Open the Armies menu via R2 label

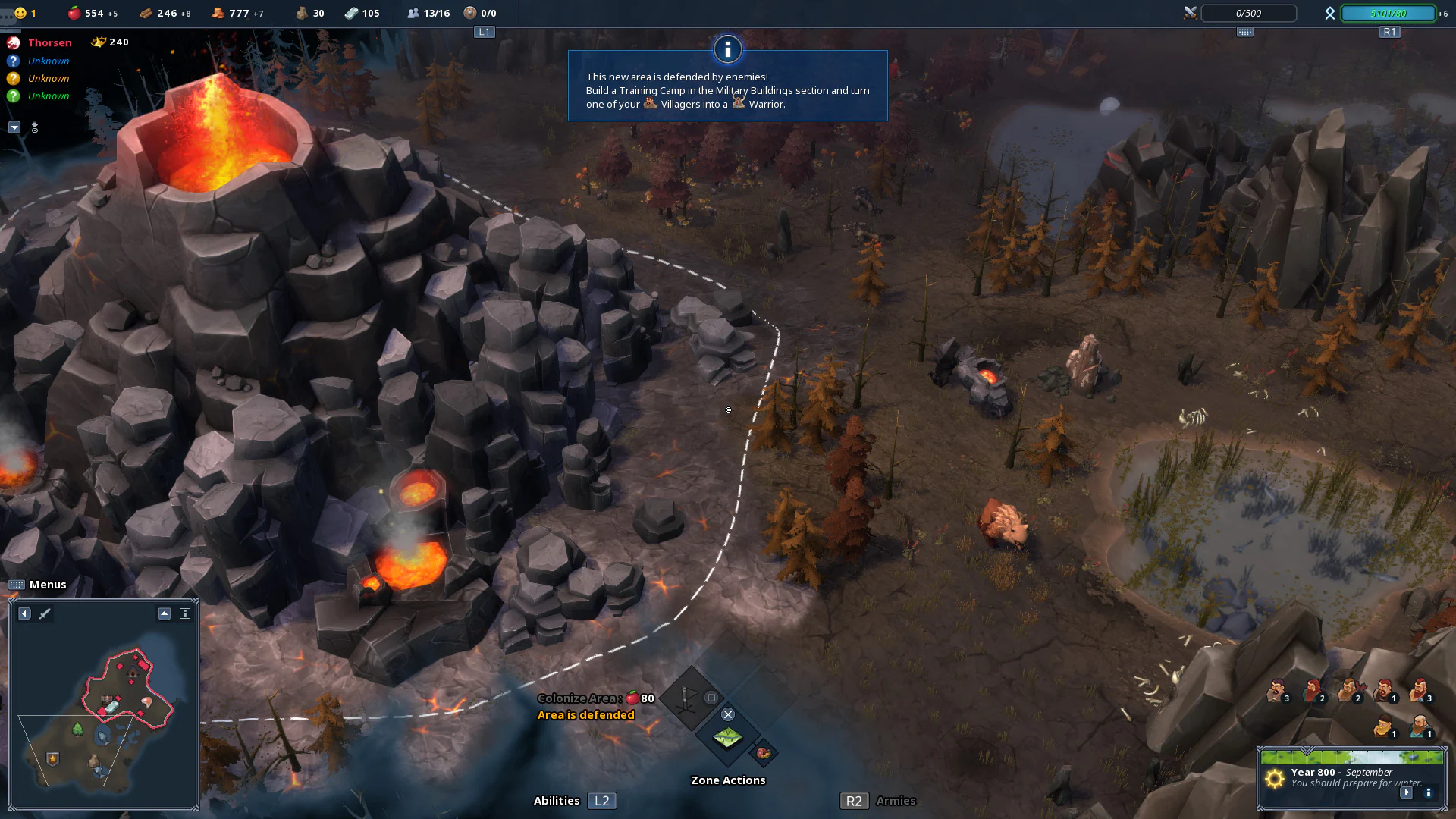(854, 800)
